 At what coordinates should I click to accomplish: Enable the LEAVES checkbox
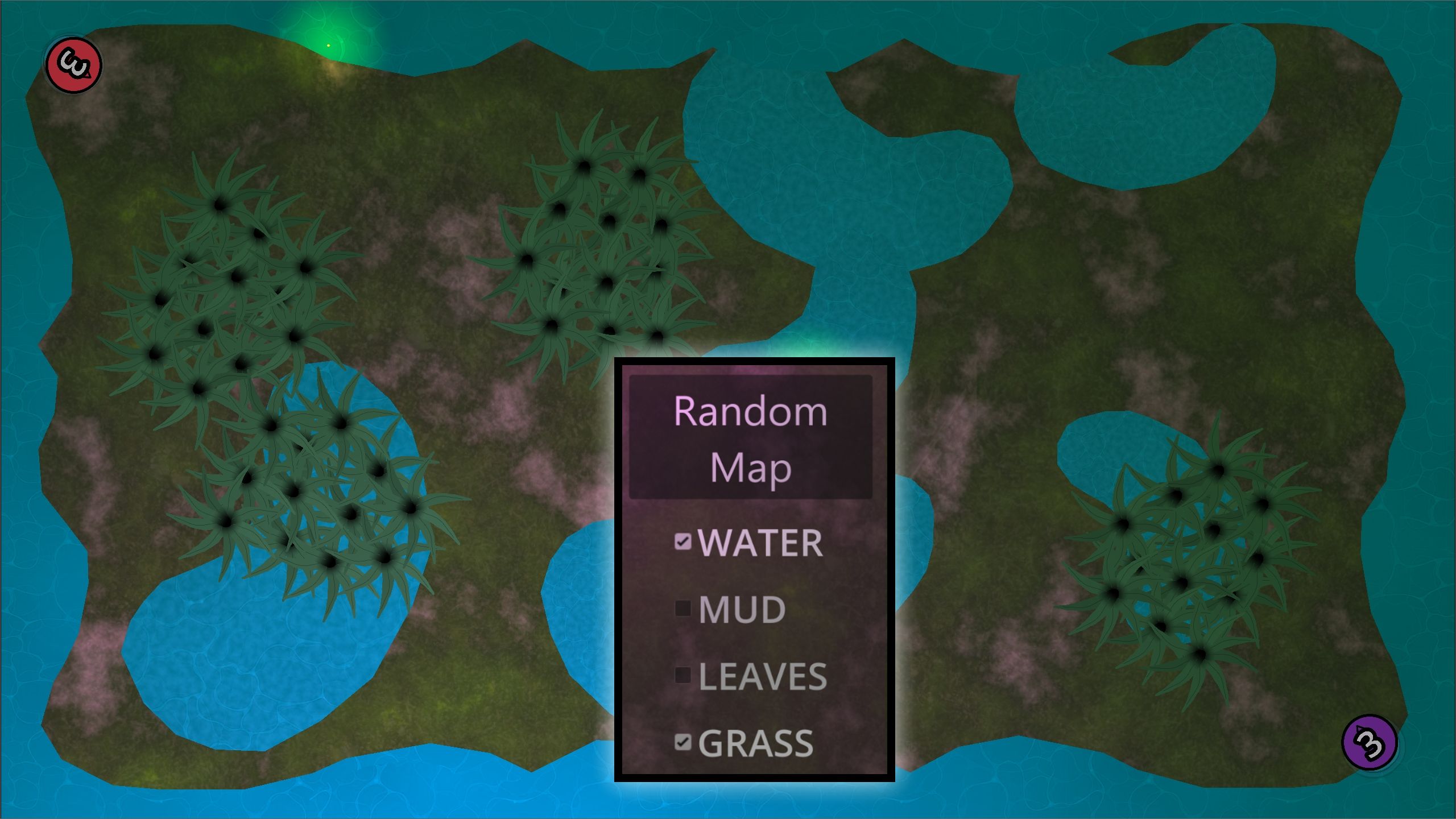[x=682, y=673]
